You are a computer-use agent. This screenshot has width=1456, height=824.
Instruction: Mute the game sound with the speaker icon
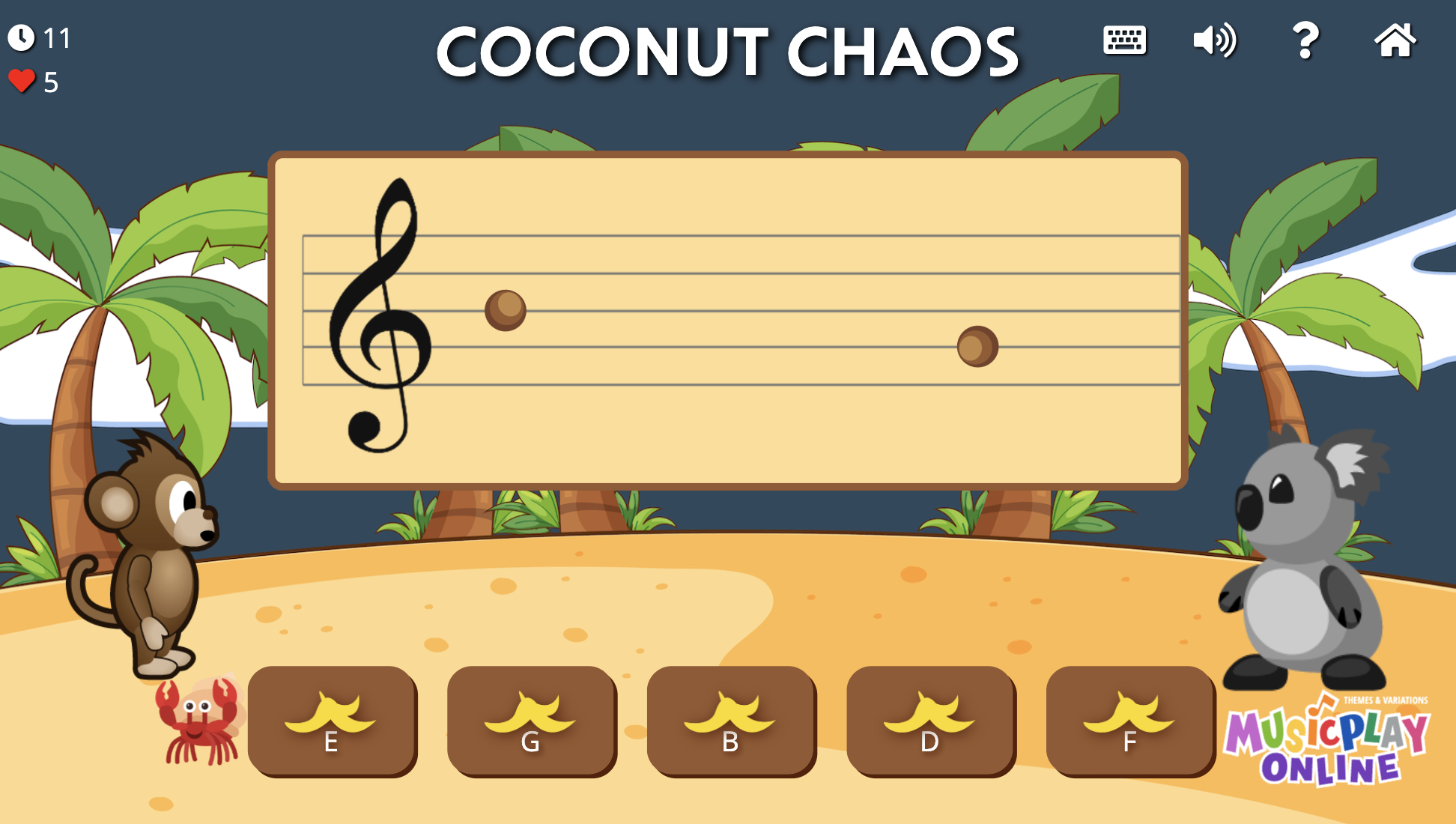[1213, 43]
